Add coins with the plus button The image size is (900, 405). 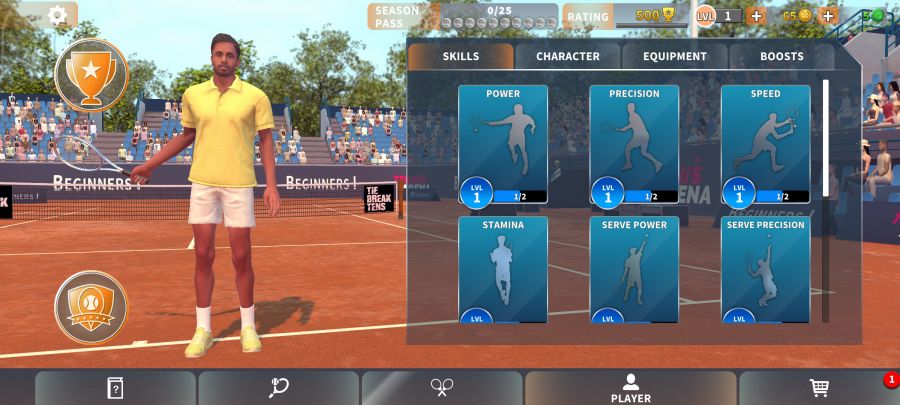tap(828, 16)
